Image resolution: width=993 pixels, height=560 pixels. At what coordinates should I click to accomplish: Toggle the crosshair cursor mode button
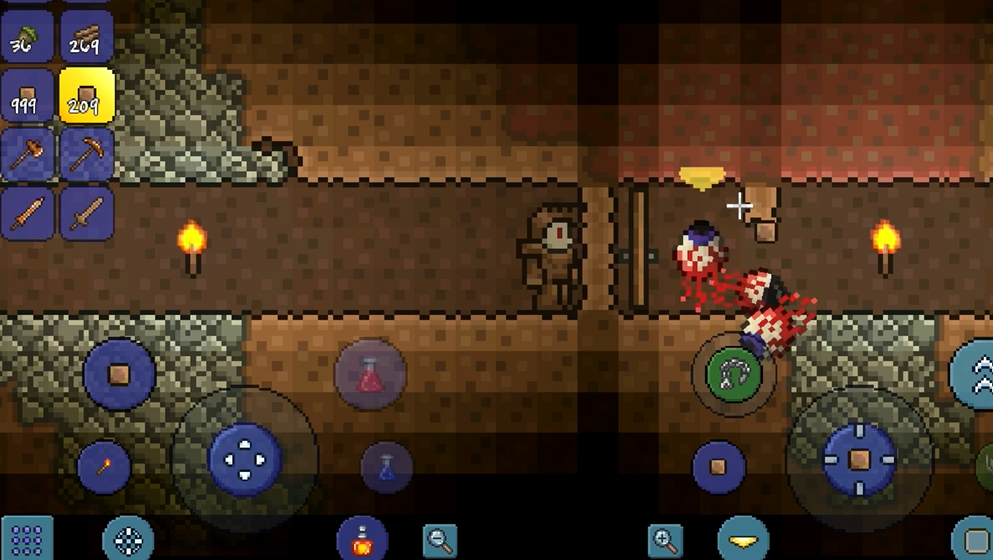point(128,540)
